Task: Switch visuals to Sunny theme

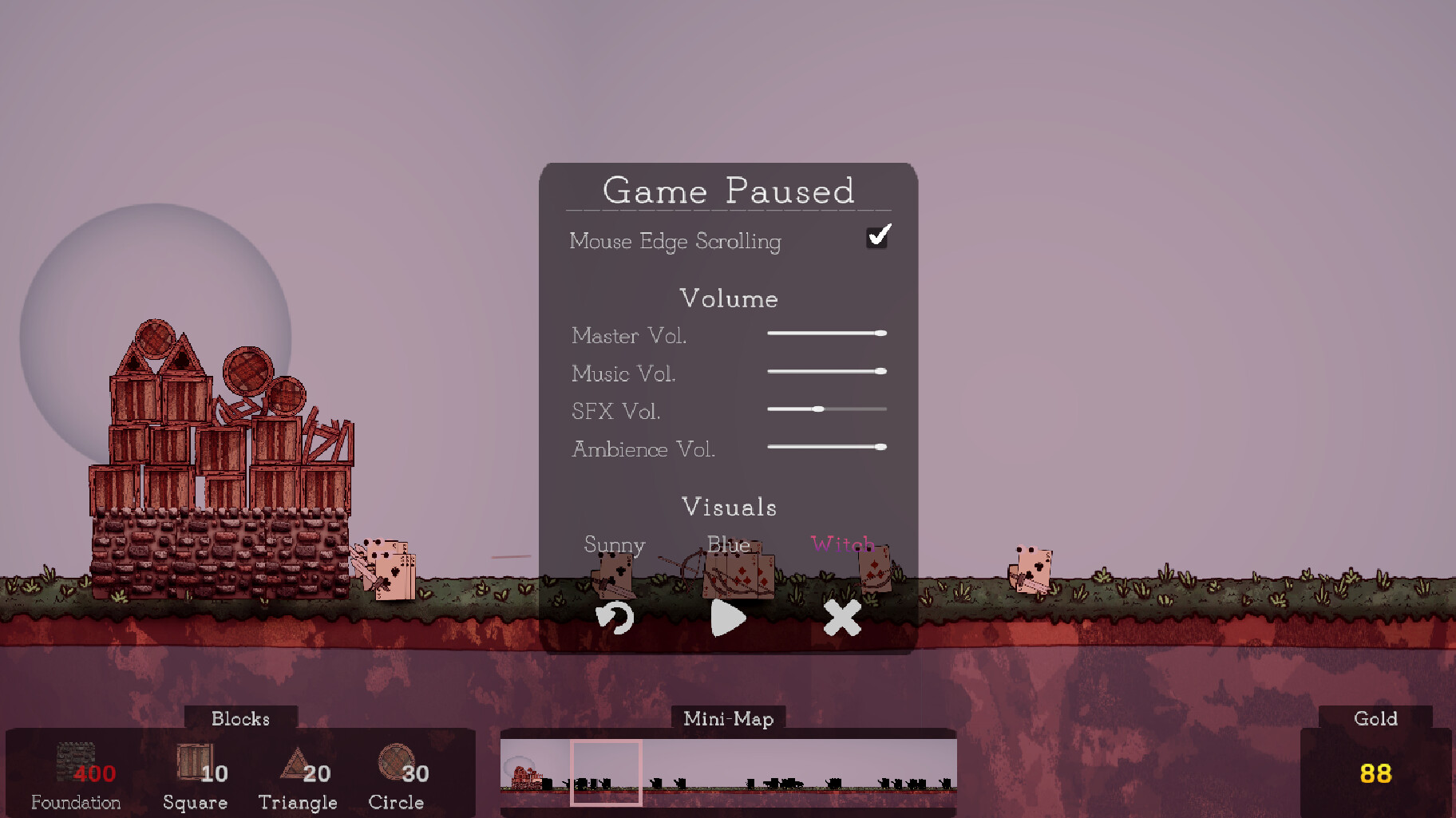Action: coord(614,545)
